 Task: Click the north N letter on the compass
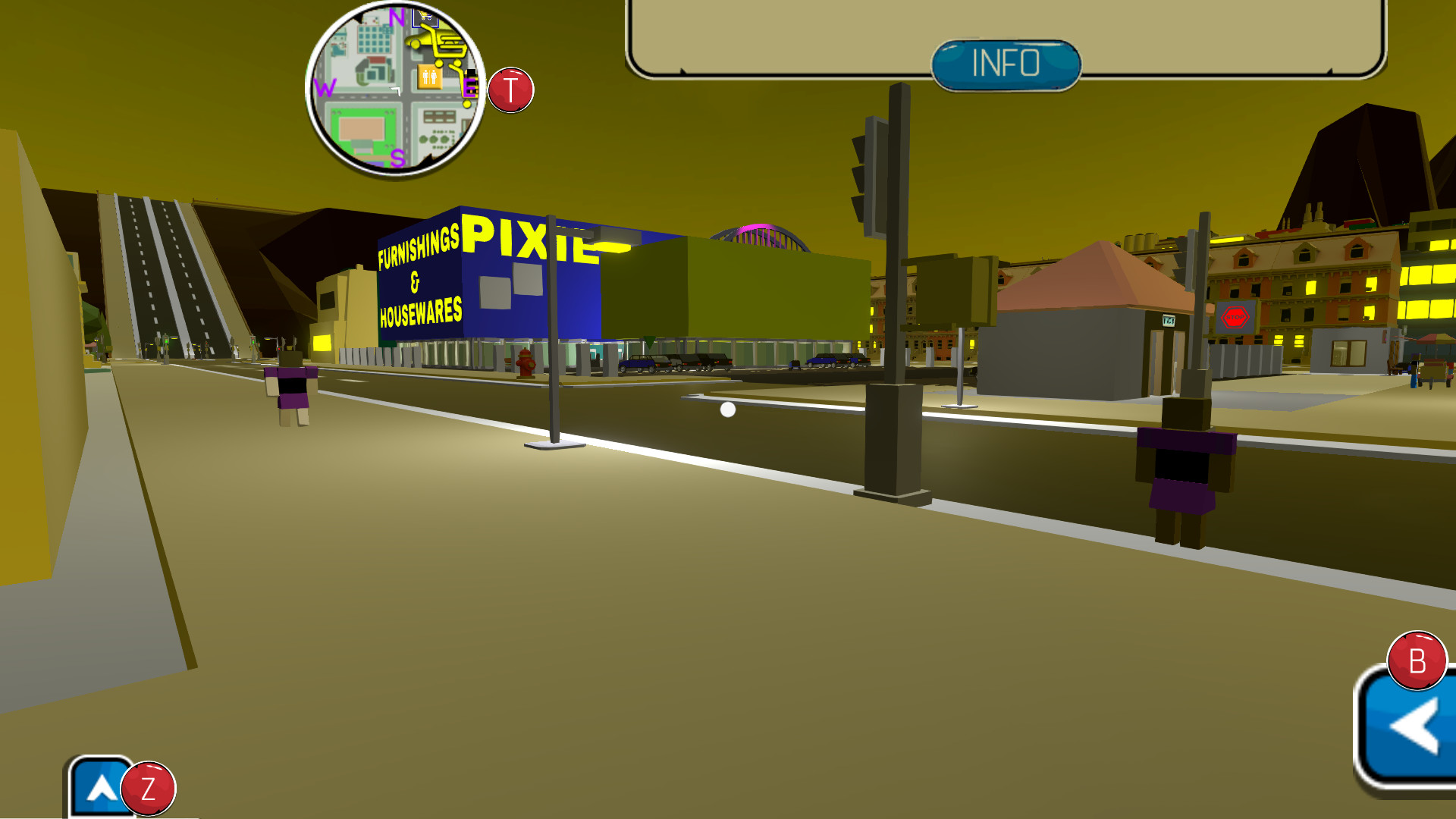(396, 17)
